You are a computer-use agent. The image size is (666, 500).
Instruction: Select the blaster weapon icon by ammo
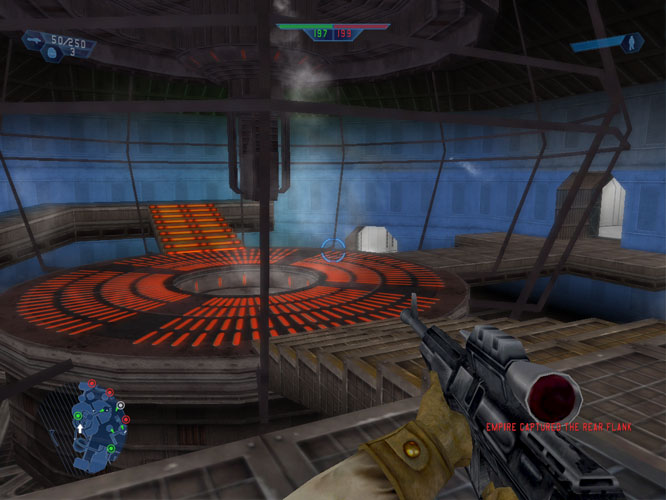(35, 41)
